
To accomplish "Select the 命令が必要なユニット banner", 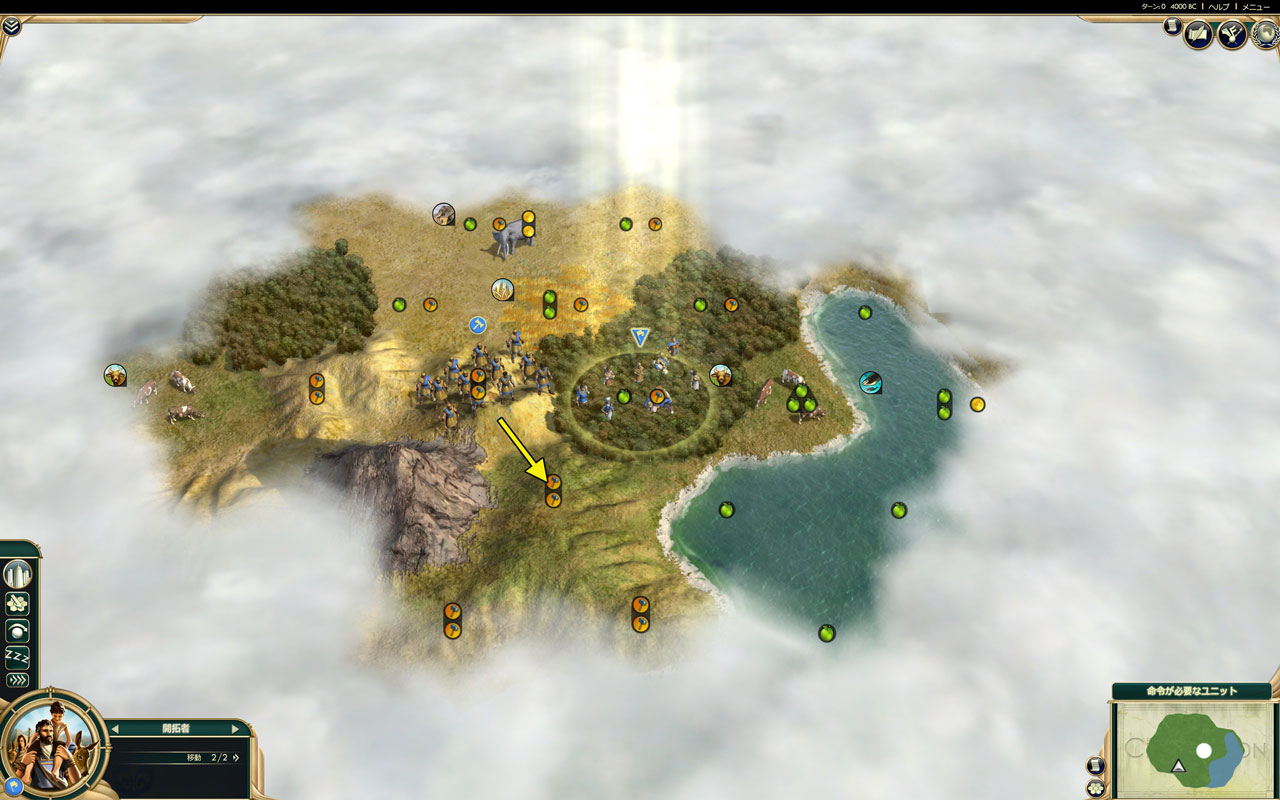I will coord(1190,691).
